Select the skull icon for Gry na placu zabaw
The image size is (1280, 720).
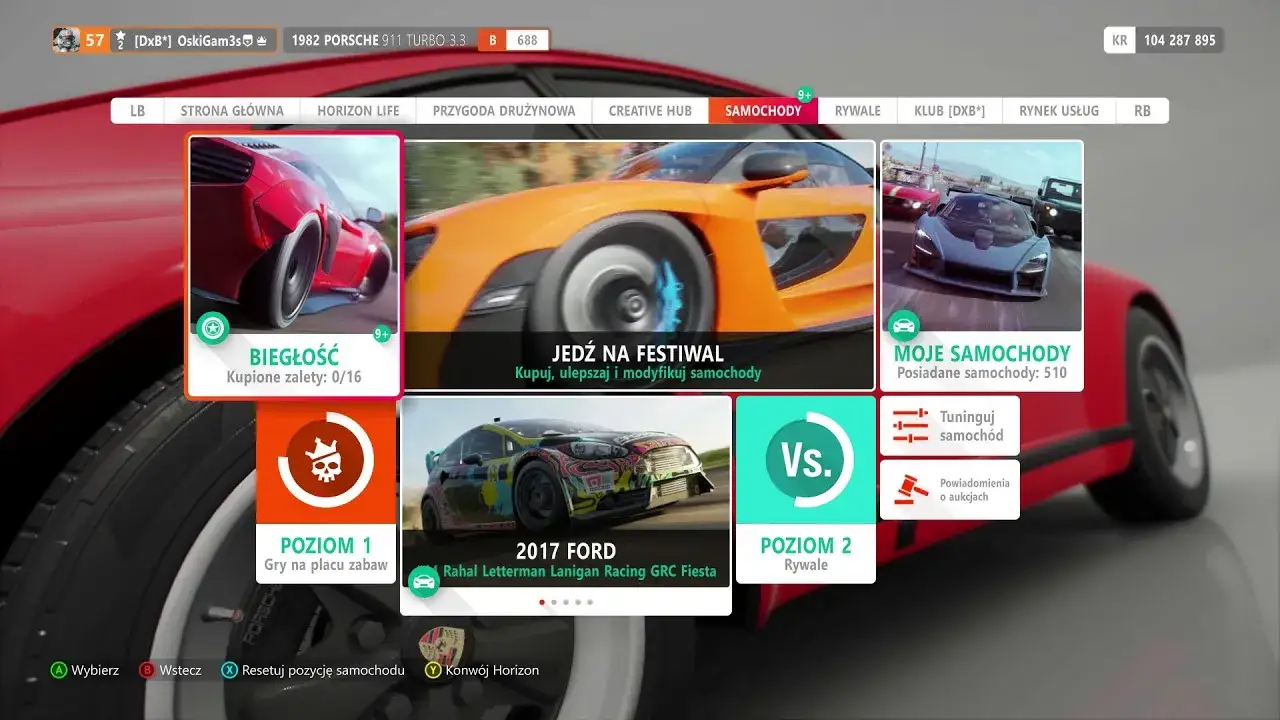click(x=326, y=461)
